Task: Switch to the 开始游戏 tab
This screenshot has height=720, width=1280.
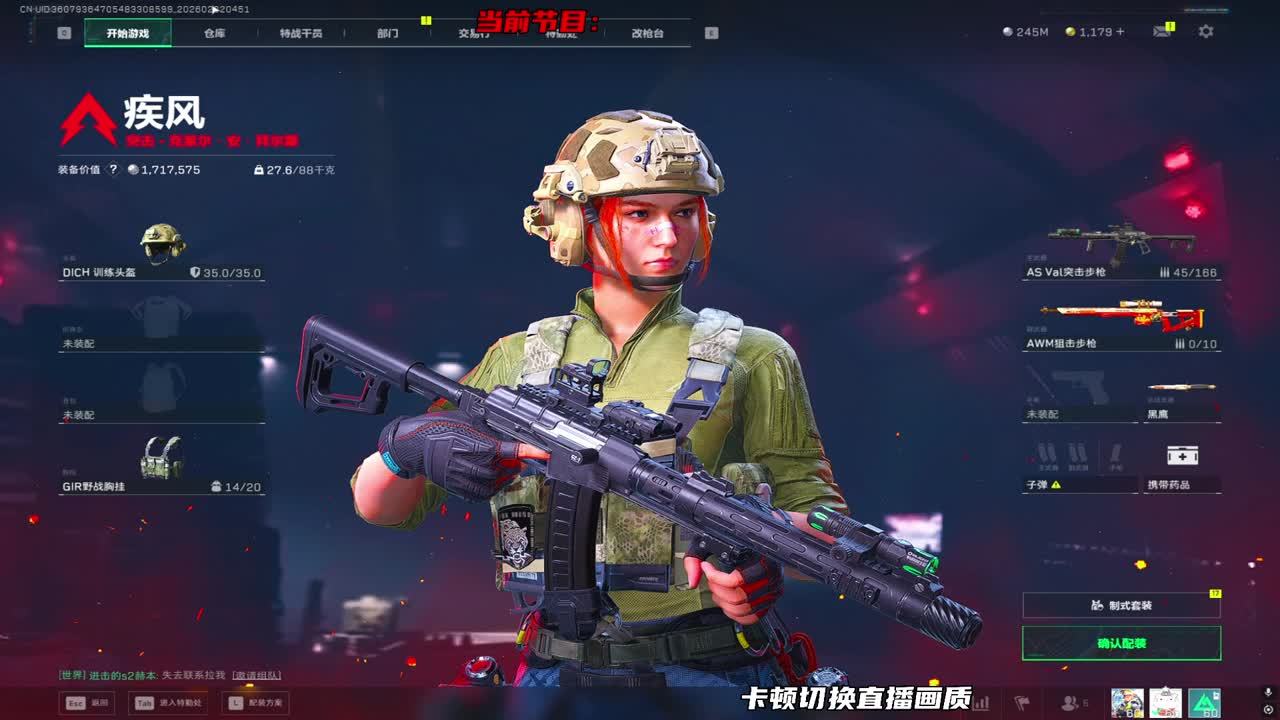Action: point(128,33)
